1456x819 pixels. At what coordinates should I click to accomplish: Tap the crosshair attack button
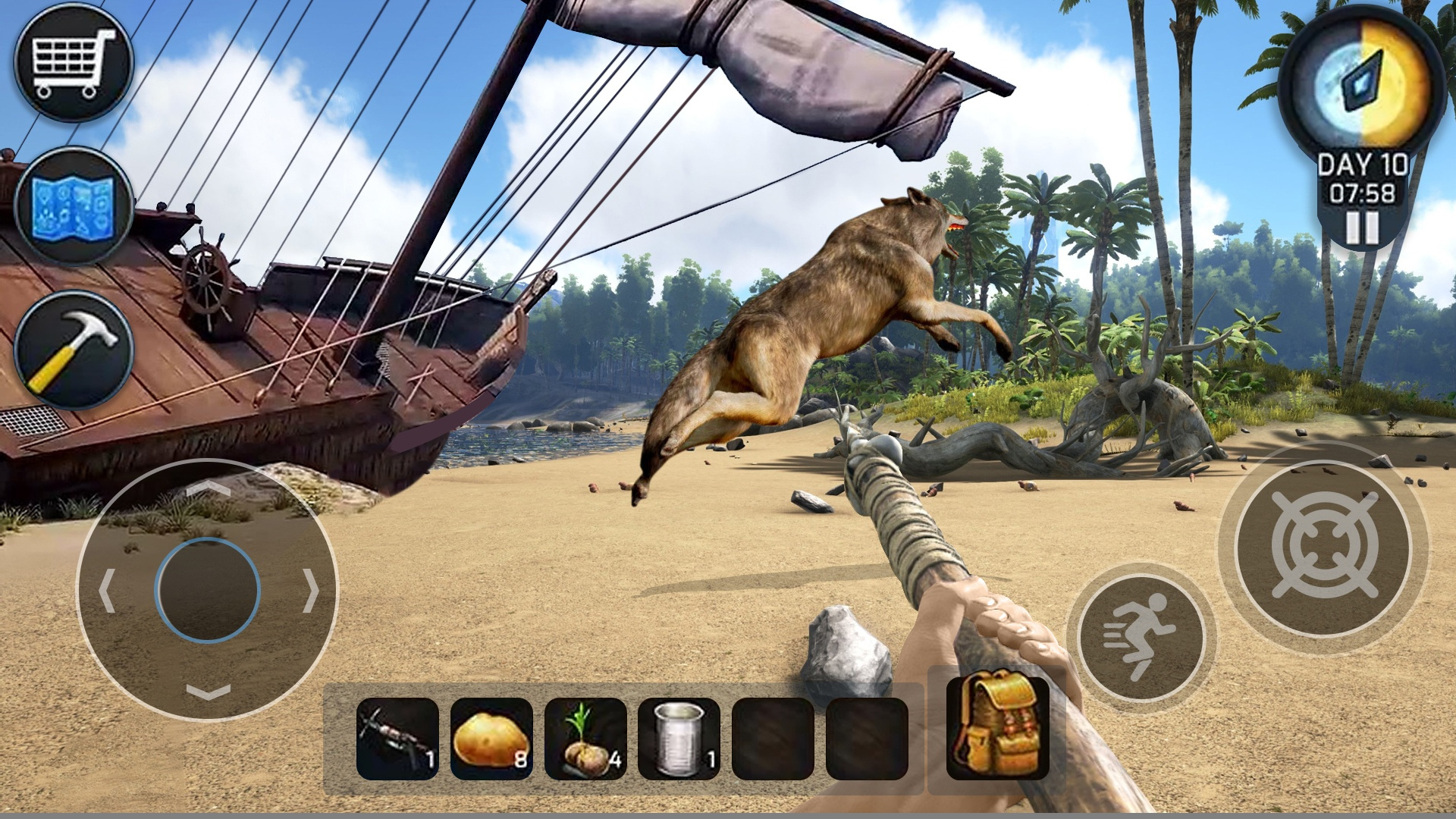(1323, 548)
